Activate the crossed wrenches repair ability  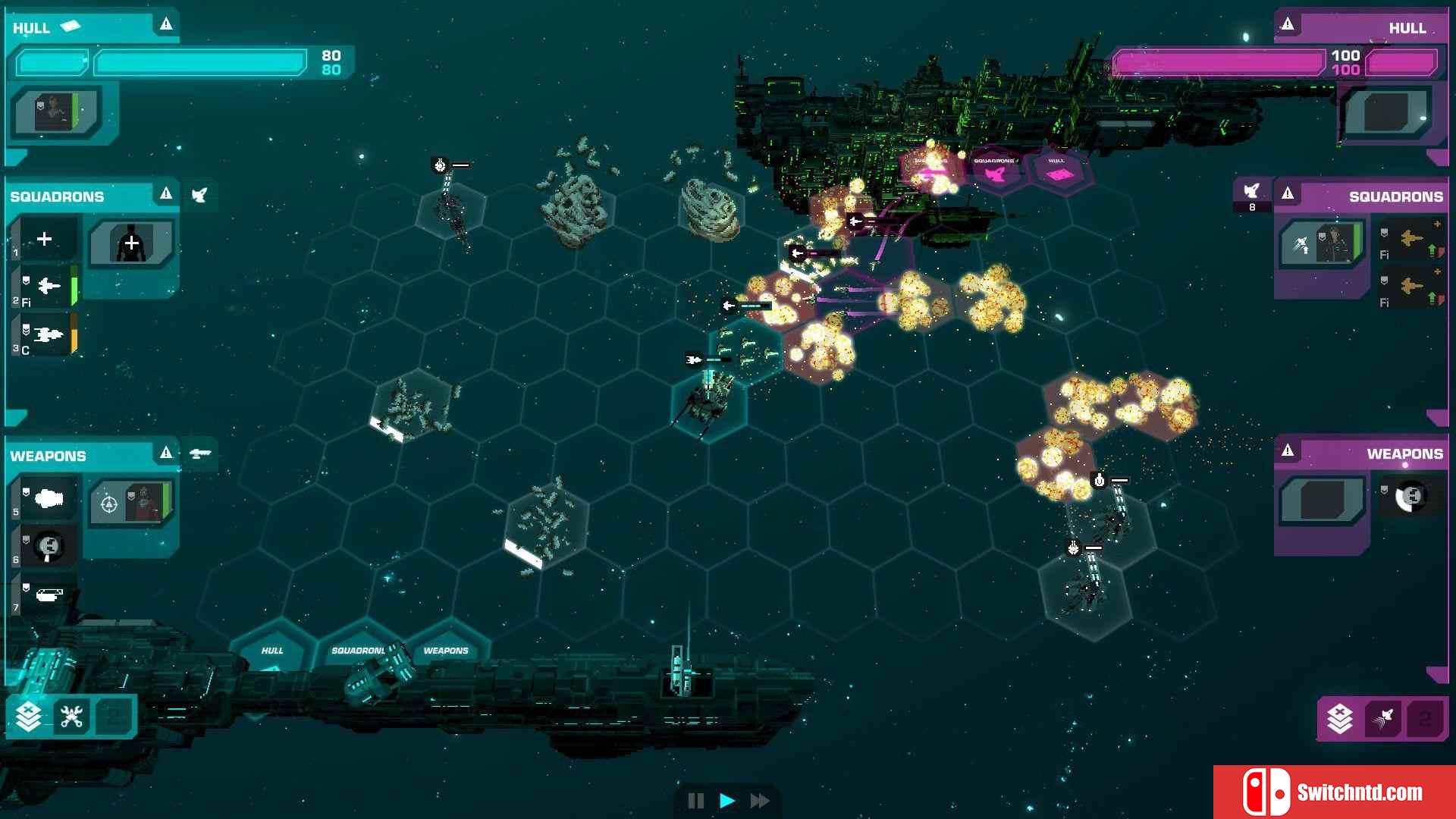72,717
